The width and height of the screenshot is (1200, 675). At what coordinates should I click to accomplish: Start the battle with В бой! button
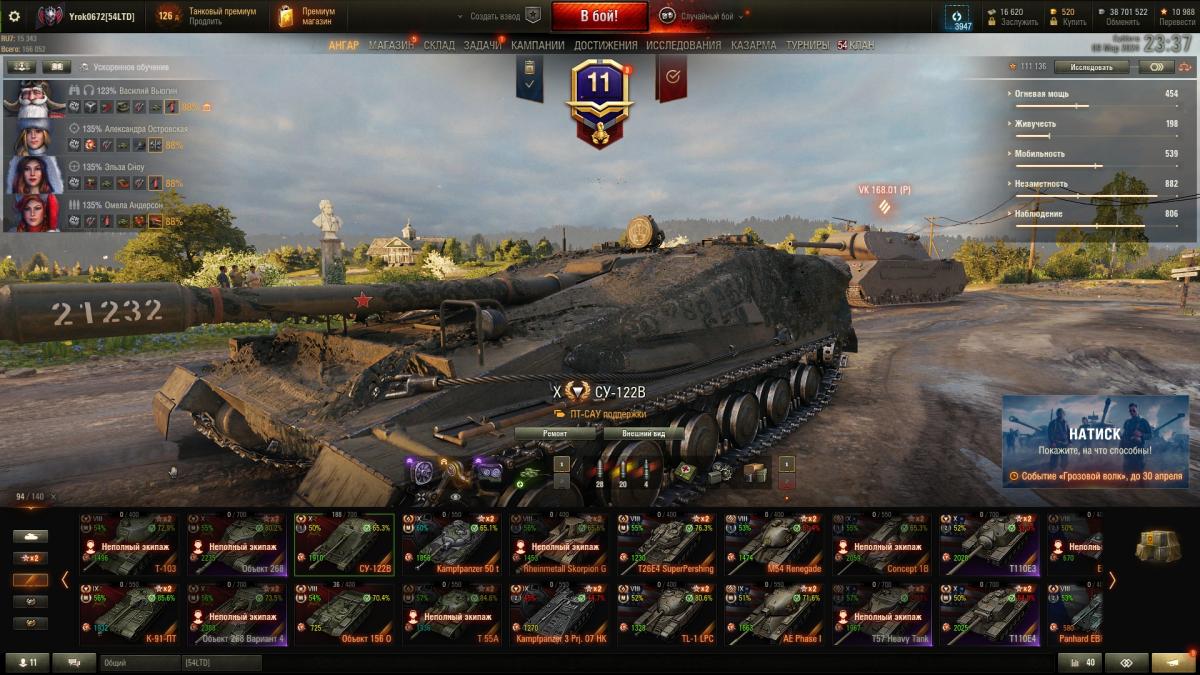tap(599, 16)
